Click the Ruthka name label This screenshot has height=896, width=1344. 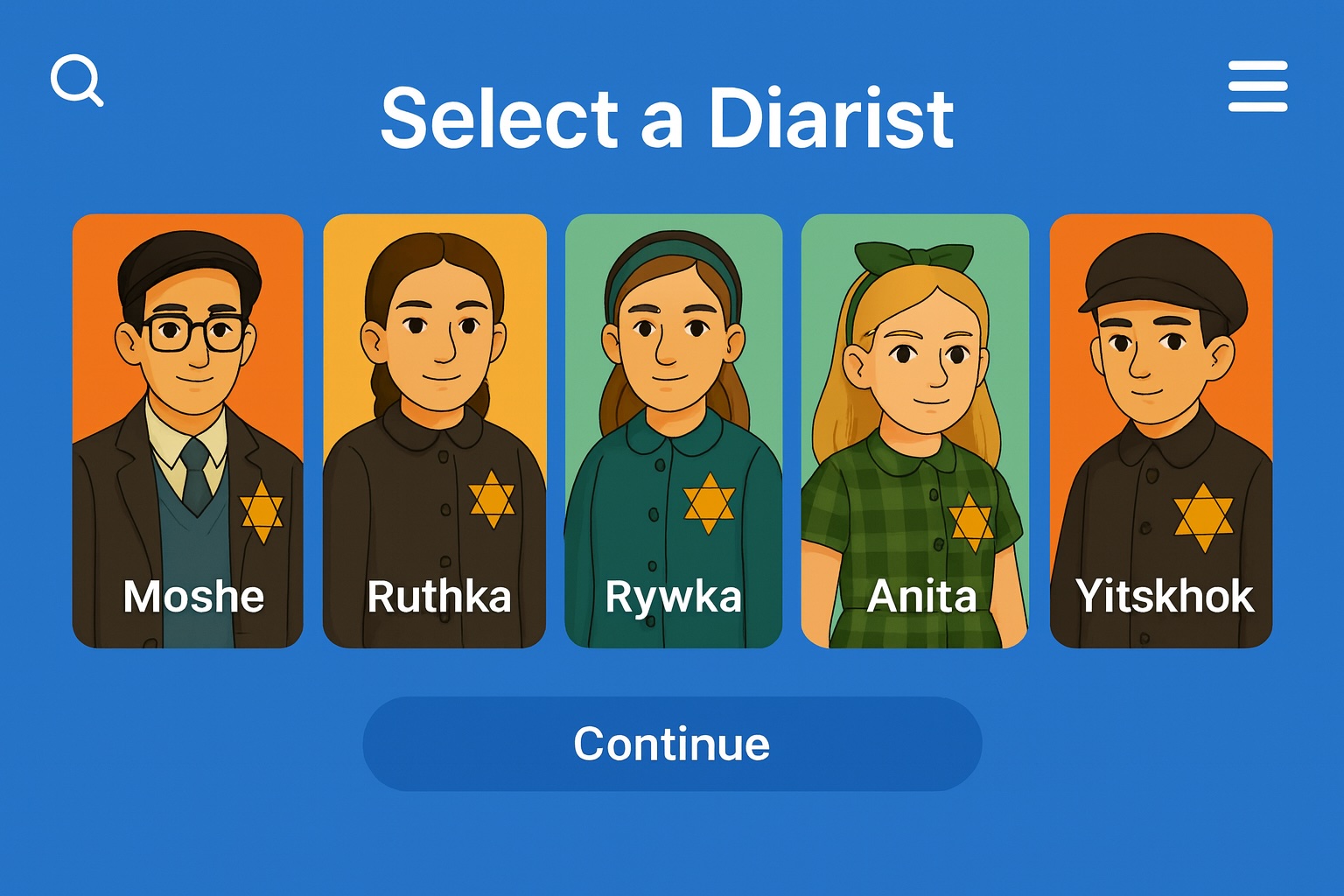[x=439, y=598]
